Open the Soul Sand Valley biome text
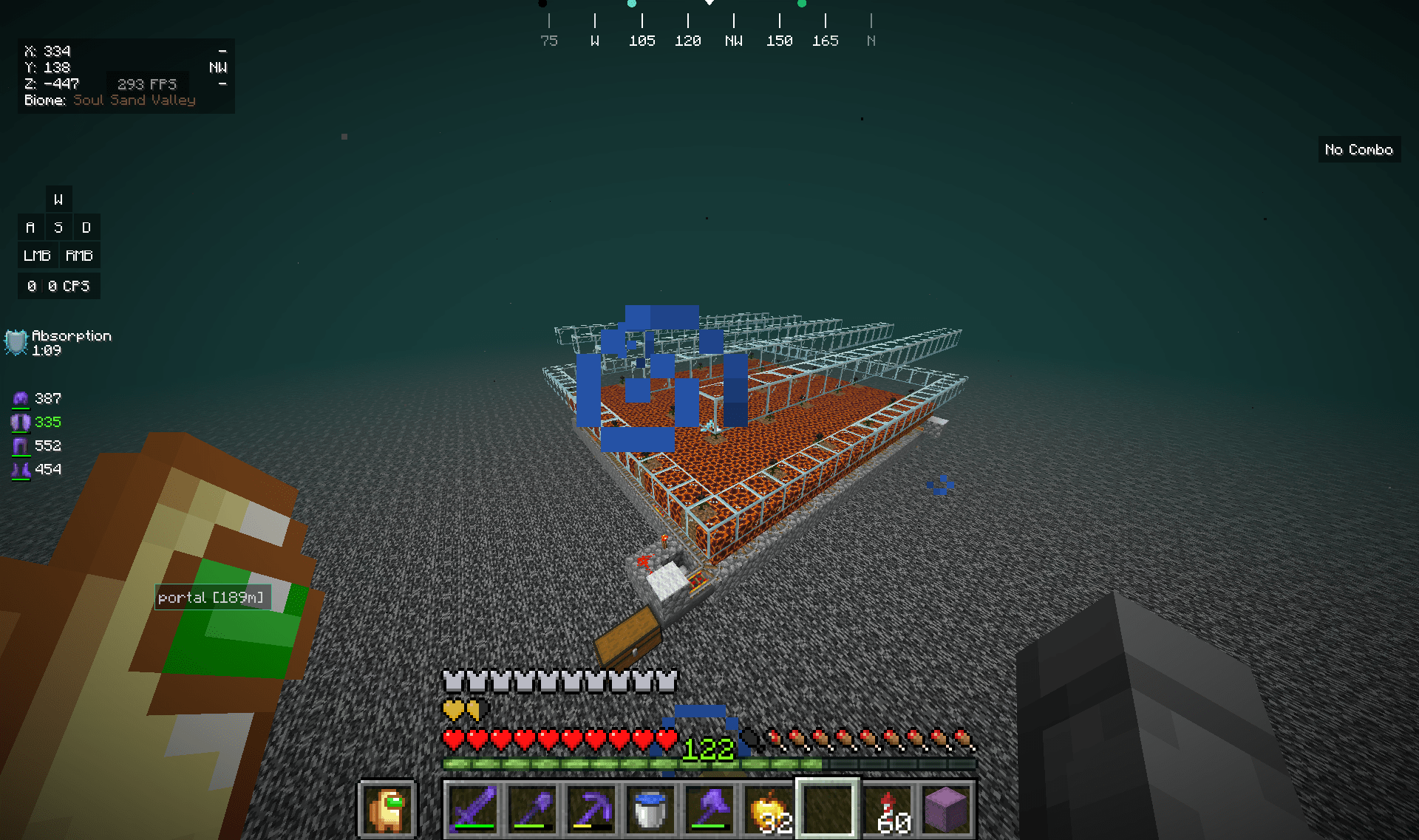The height and width of the screenshot is (840, 1419). point(135,100)
